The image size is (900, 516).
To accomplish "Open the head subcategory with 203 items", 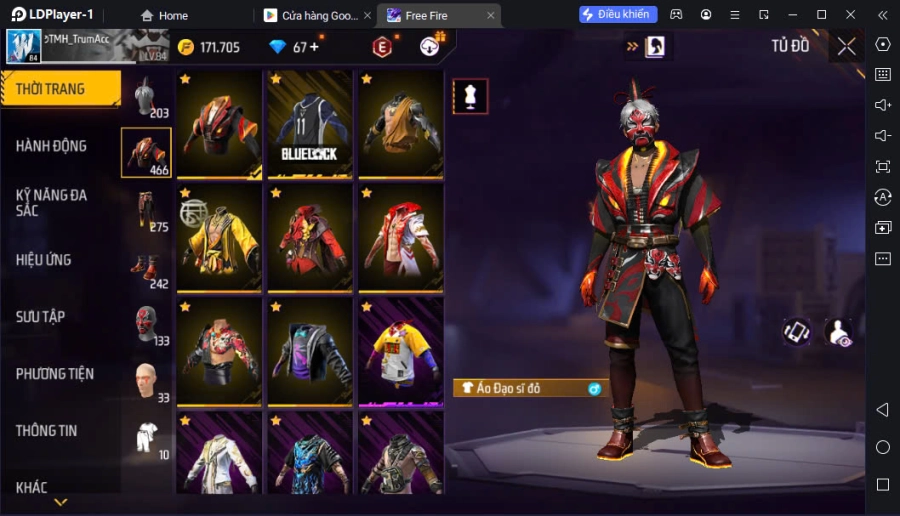I will 147,97.
